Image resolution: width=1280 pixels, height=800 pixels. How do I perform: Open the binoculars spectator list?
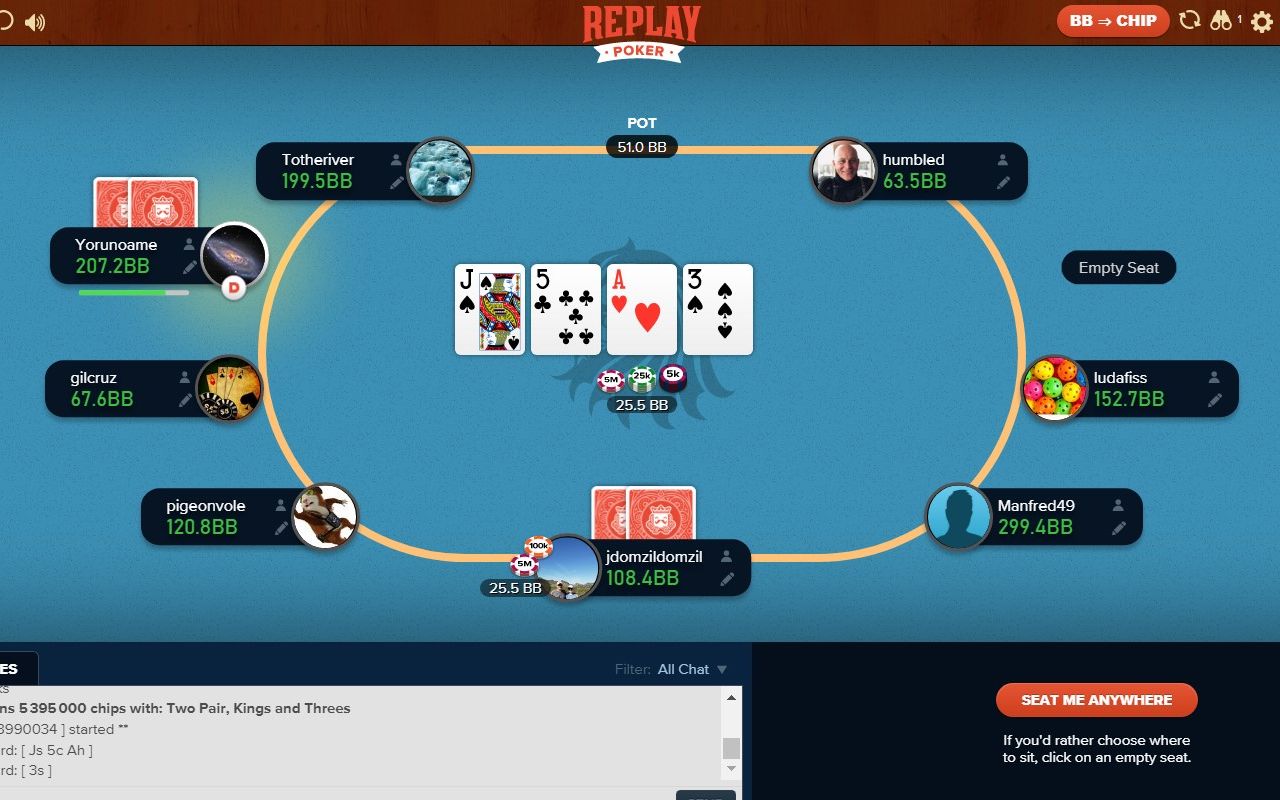(1221, 20)
